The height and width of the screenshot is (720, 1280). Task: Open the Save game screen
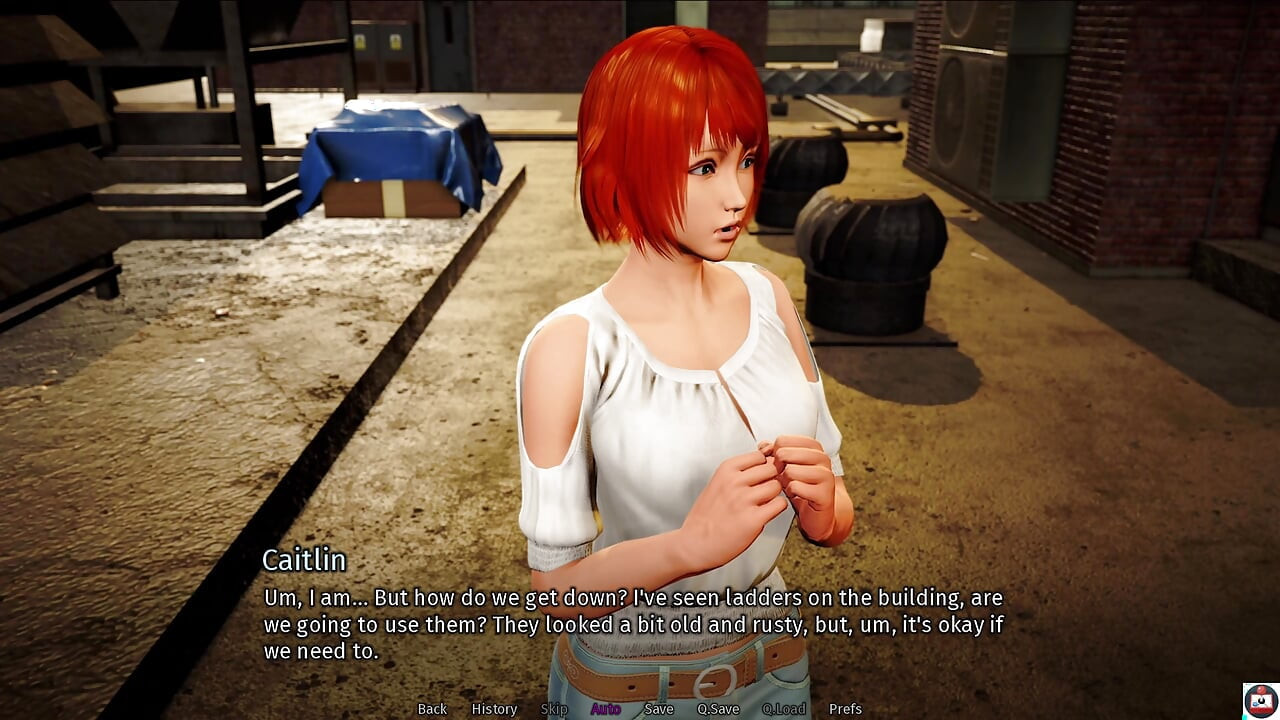(658, 709)
